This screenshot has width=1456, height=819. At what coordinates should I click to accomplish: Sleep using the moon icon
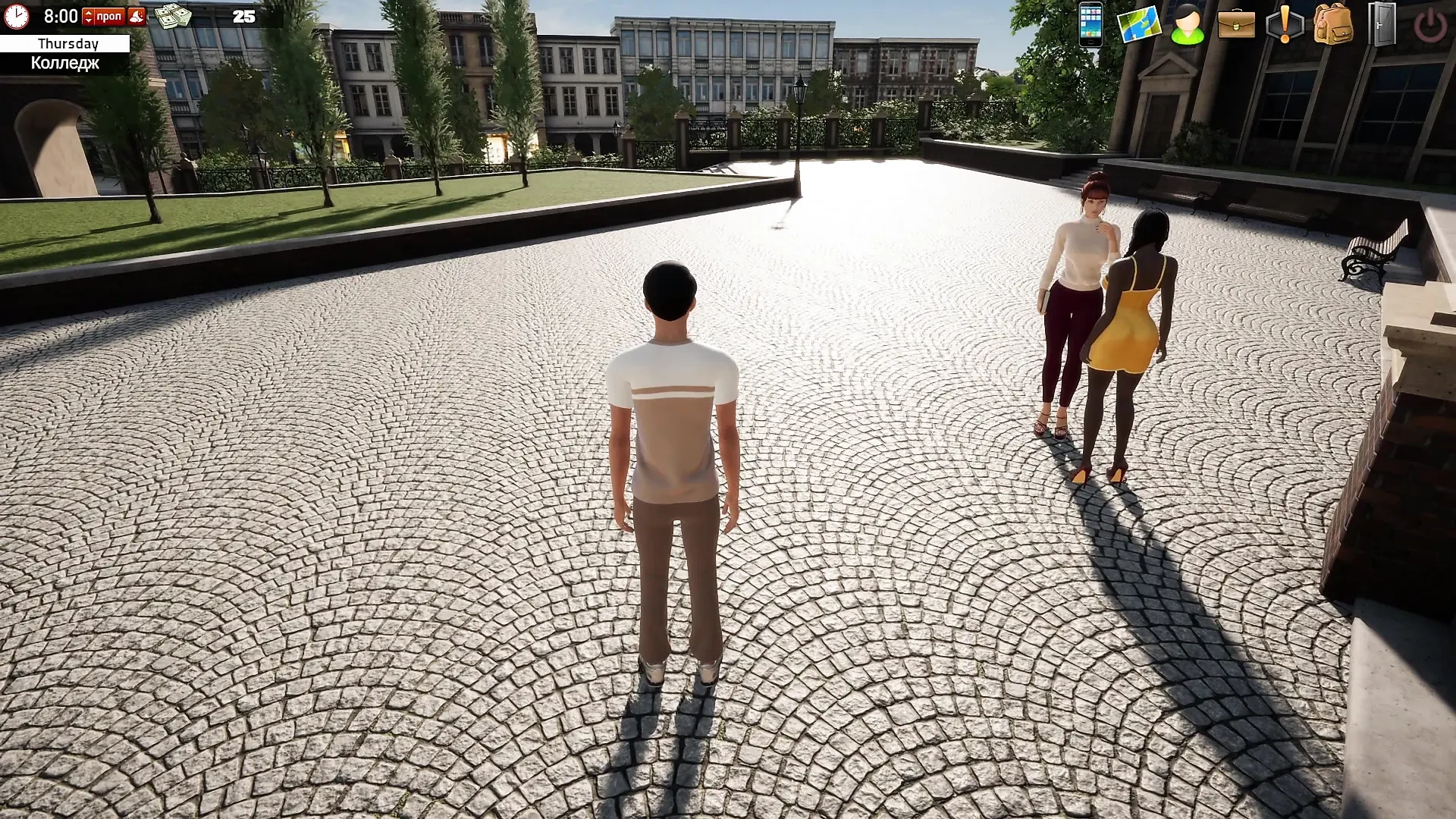click(x=136, y=17)
